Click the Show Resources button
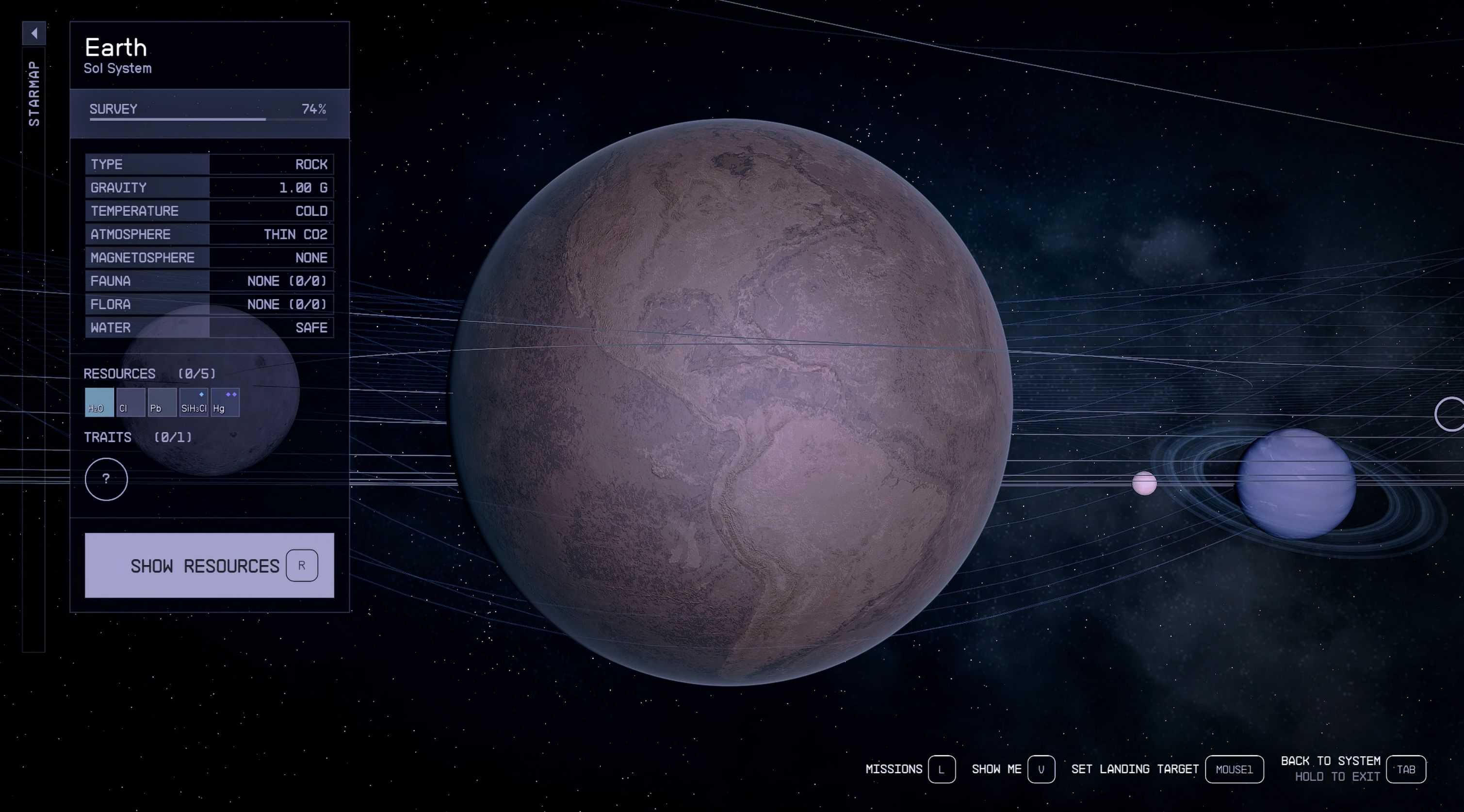Viewport: 1464px width, 812px height. (x=209, y=565)
